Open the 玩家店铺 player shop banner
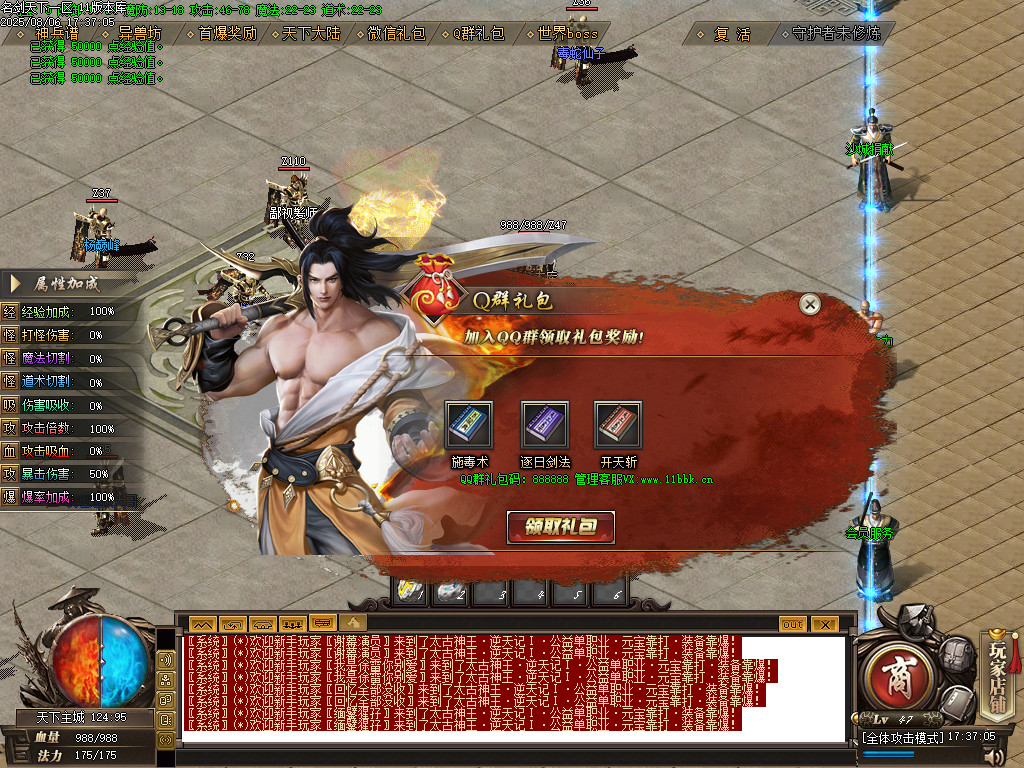Viewport: 1024px width, 768px height. [997, 675]
